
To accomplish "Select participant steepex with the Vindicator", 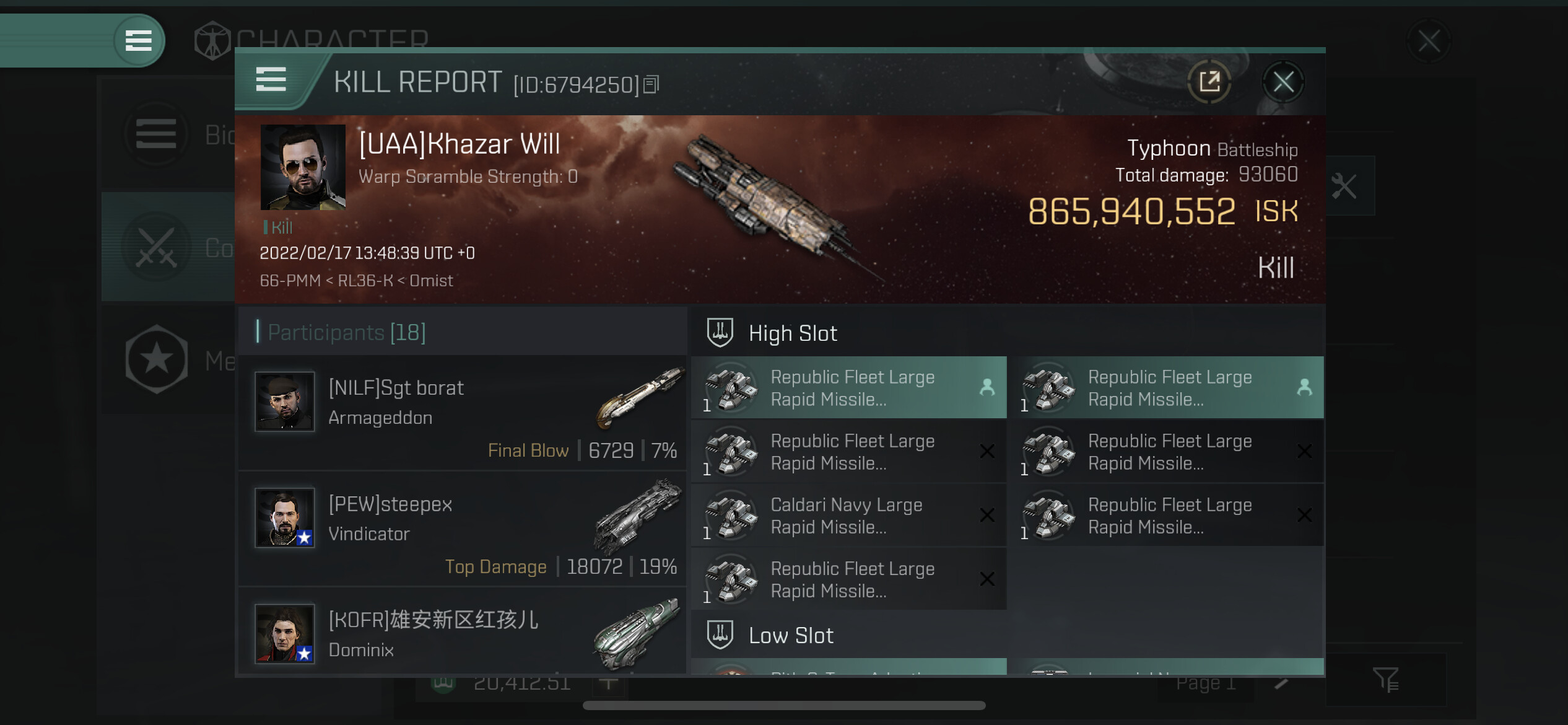I will point(462,529).
